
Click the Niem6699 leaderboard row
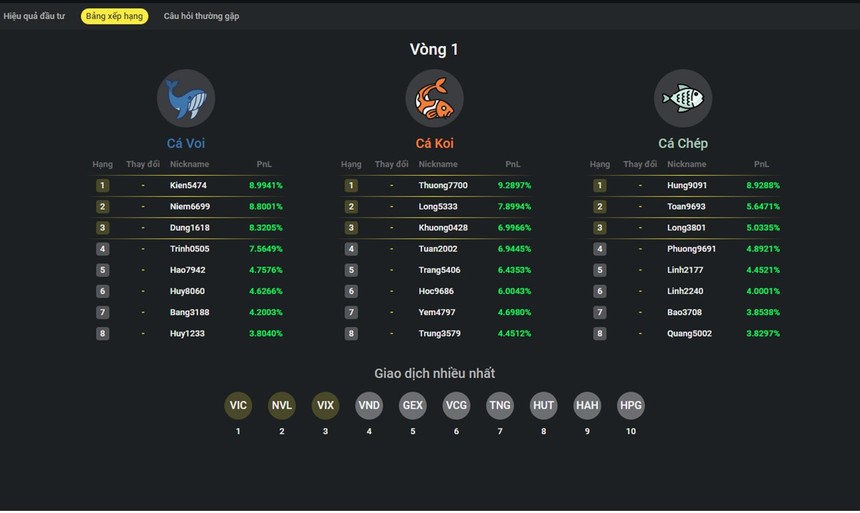[190, 207]
